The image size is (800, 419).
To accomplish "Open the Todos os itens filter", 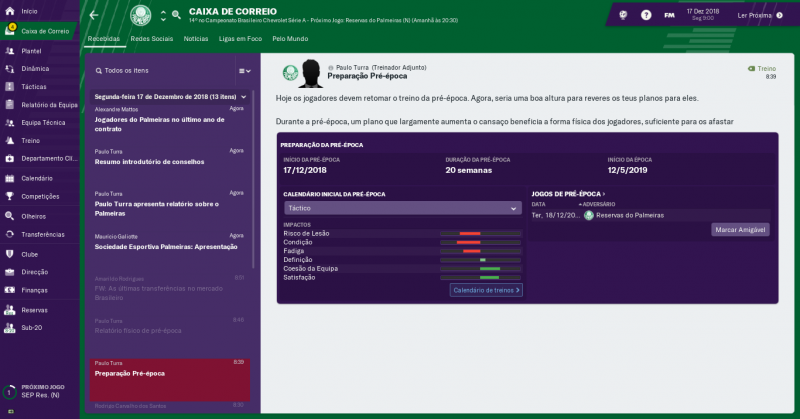I will pyautogui.click(x=128, y=71).
